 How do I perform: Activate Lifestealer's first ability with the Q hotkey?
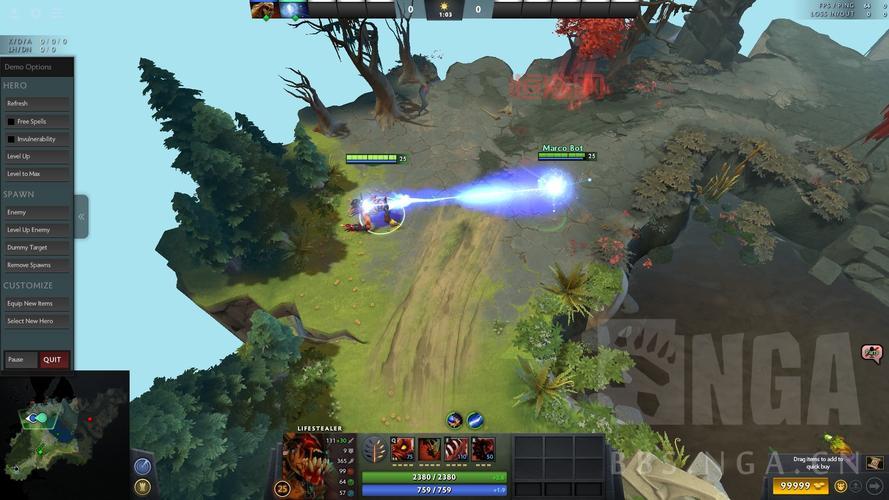tap(404, 449)
